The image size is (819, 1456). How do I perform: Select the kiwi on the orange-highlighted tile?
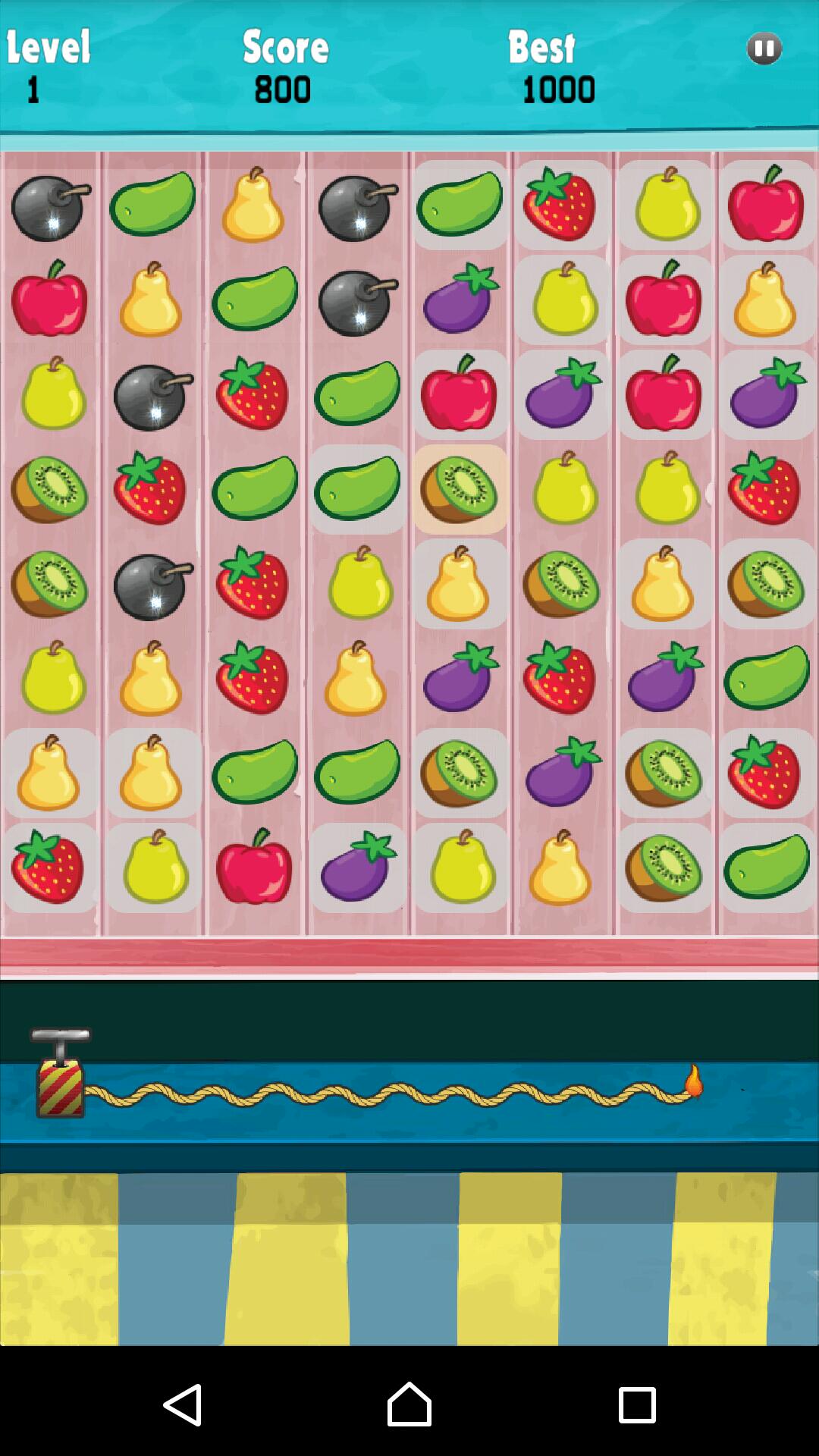460,489
